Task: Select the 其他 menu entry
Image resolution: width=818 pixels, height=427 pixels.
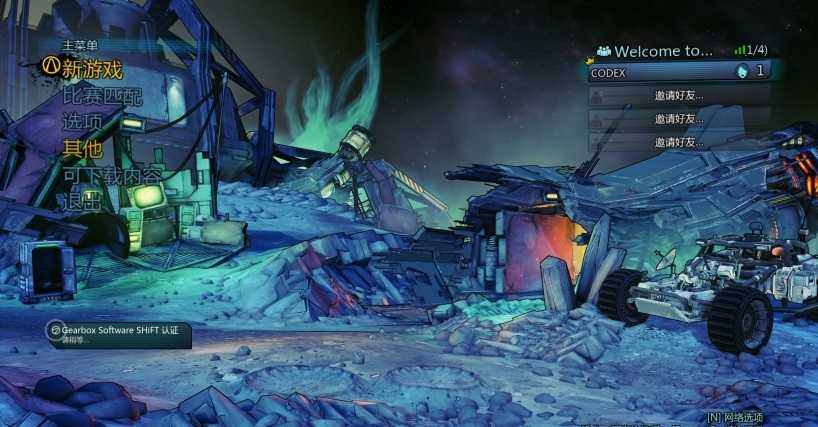Action: pos(82,149)
